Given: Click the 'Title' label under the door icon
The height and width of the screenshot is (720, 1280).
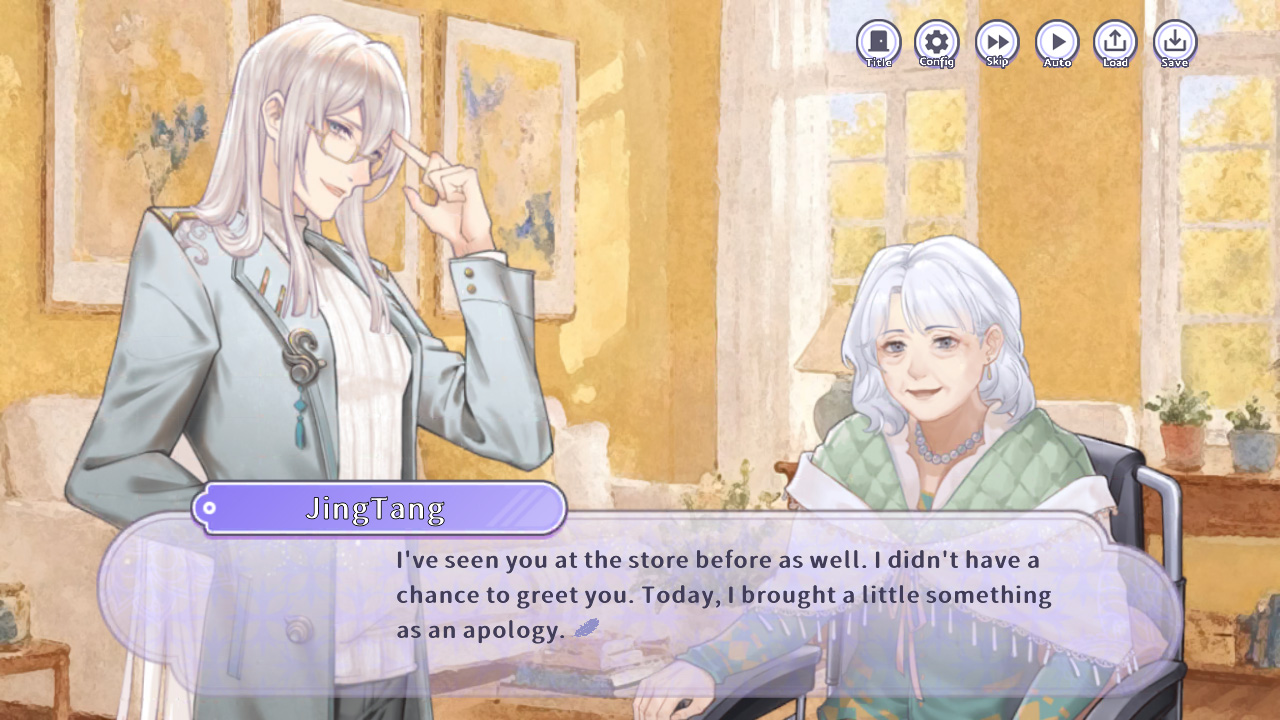Looking at the screenshot, I should (x=879, y=61).
